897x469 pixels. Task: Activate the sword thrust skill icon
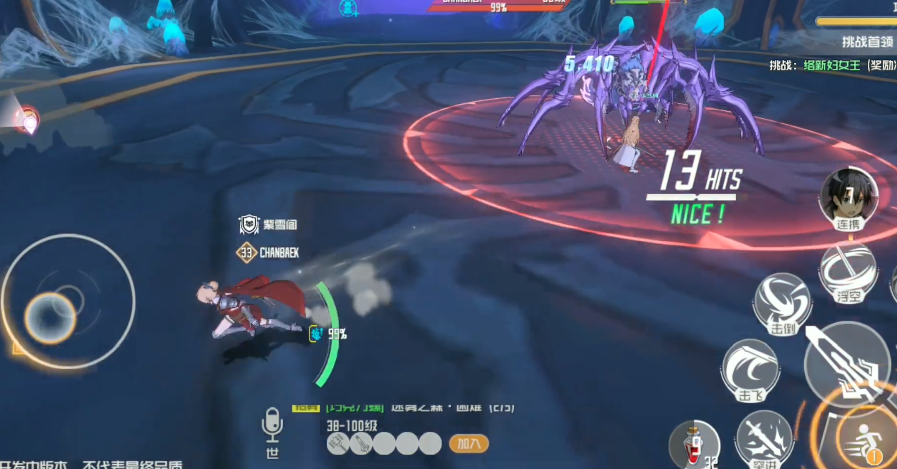764,438
